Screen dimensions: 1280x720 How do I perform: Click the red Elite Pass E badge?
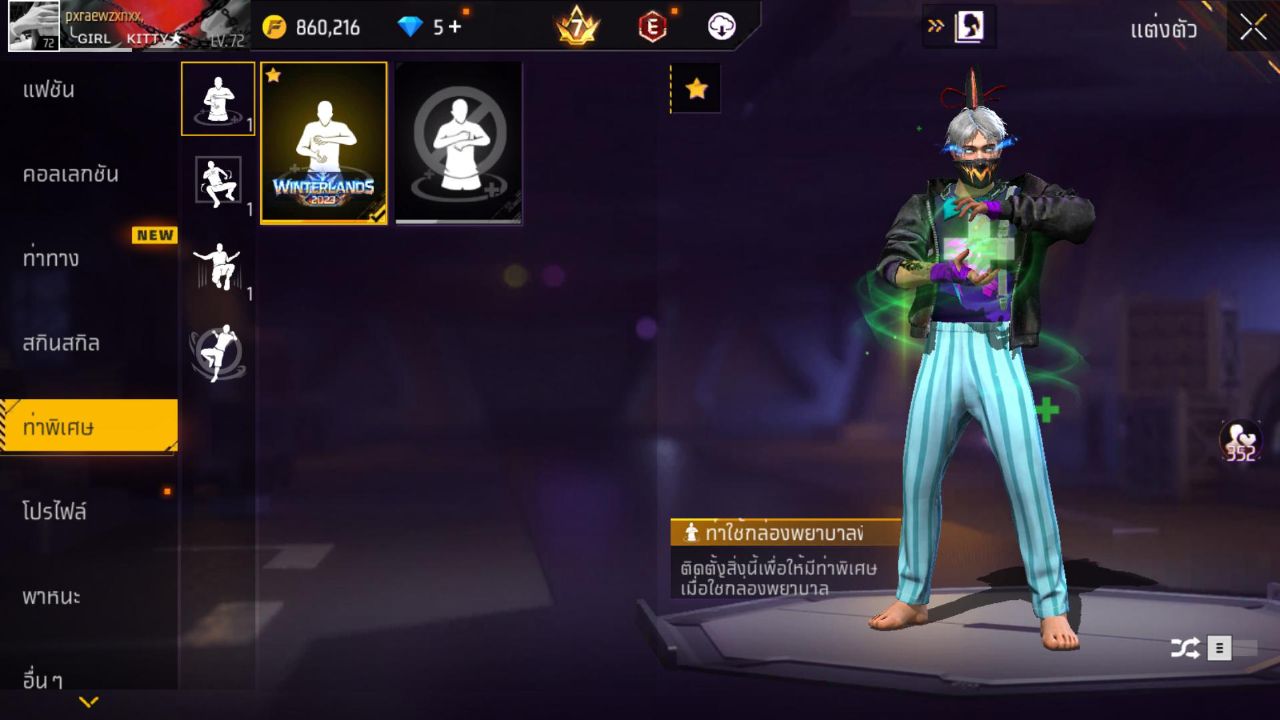tap(651, 27)
